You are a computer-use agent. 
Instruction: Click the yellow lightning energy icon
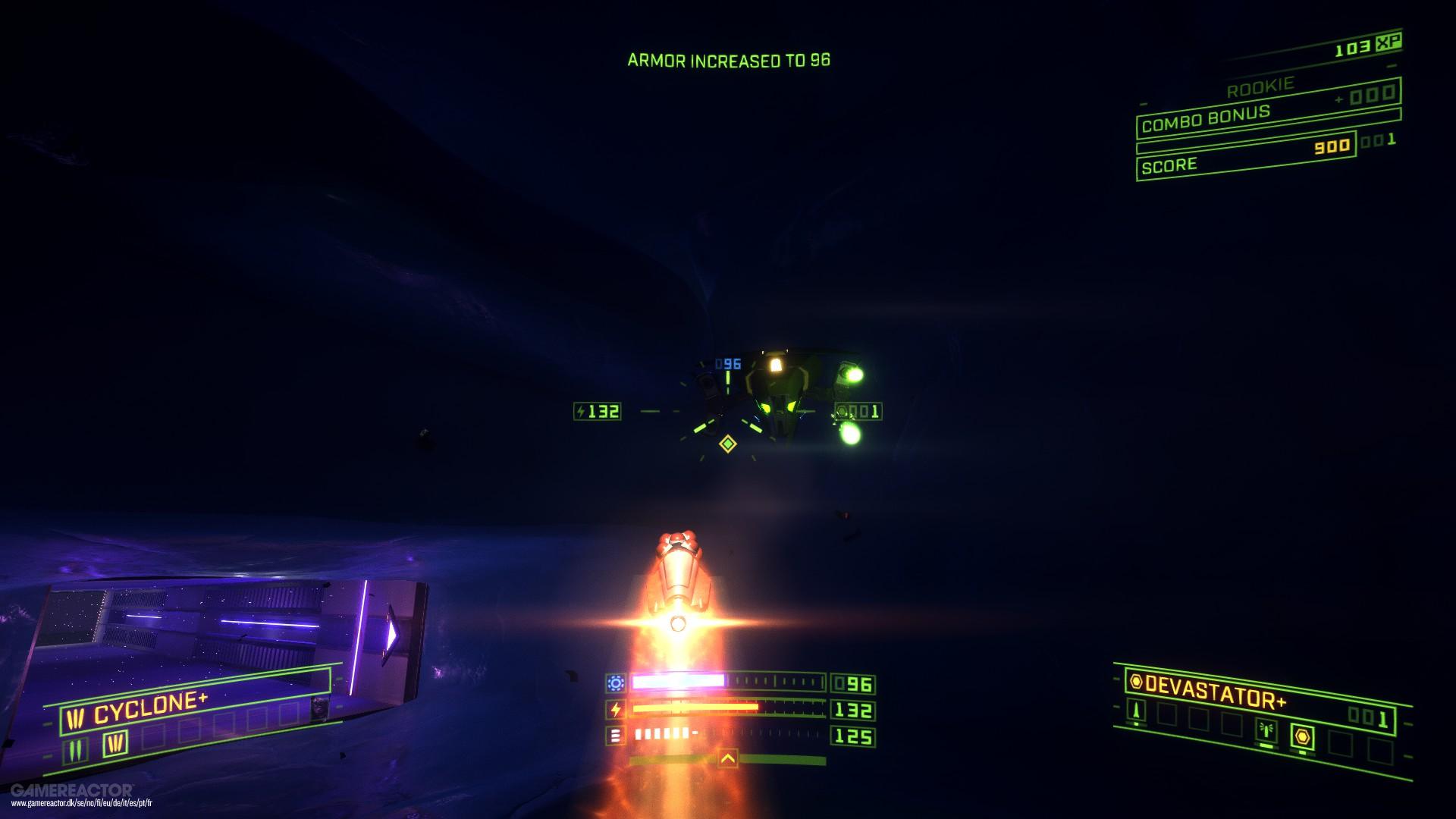(x=617, y=708)
